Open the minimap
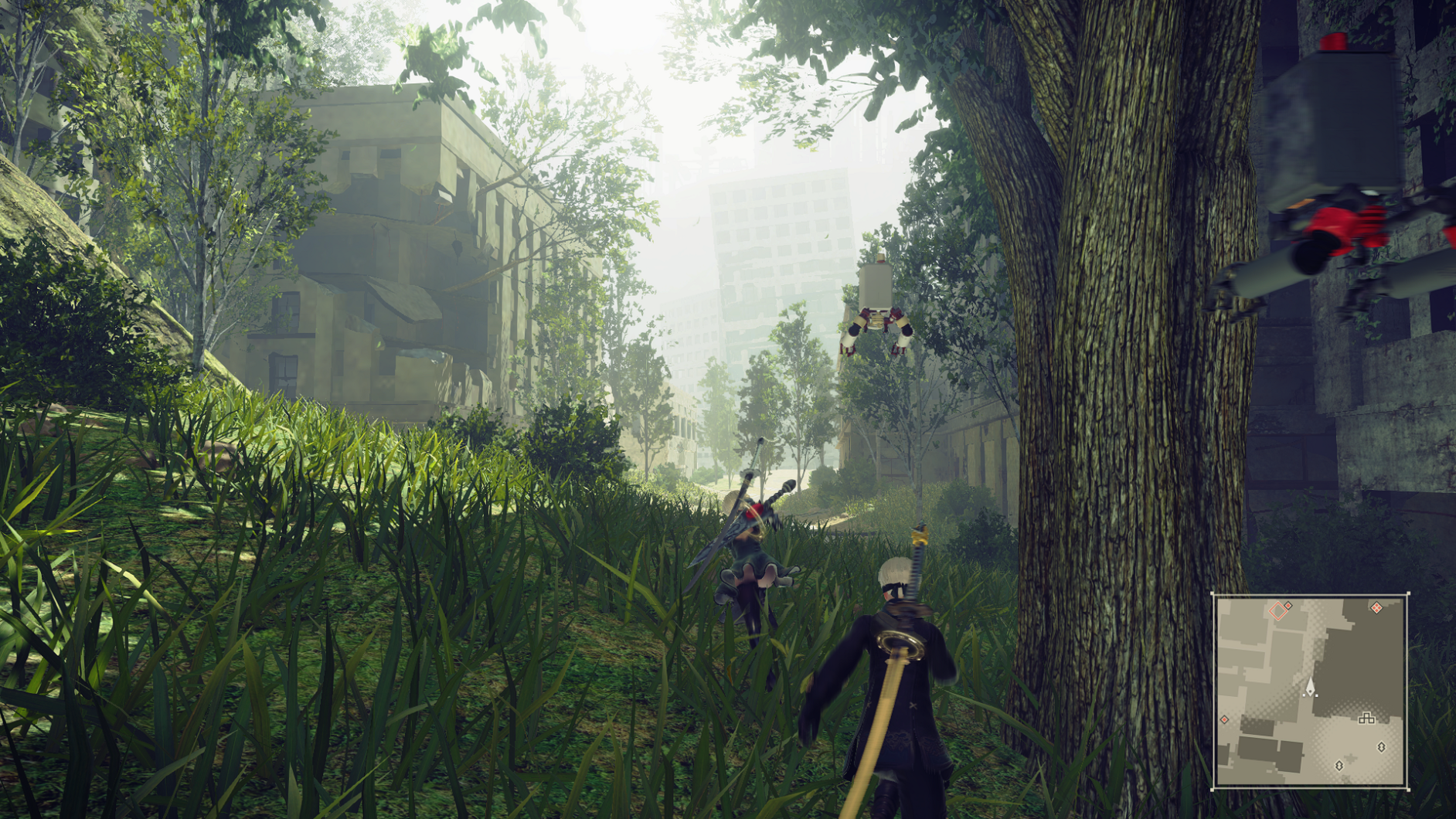The width and height of the screenshot is (1456, 819). 1310,692
